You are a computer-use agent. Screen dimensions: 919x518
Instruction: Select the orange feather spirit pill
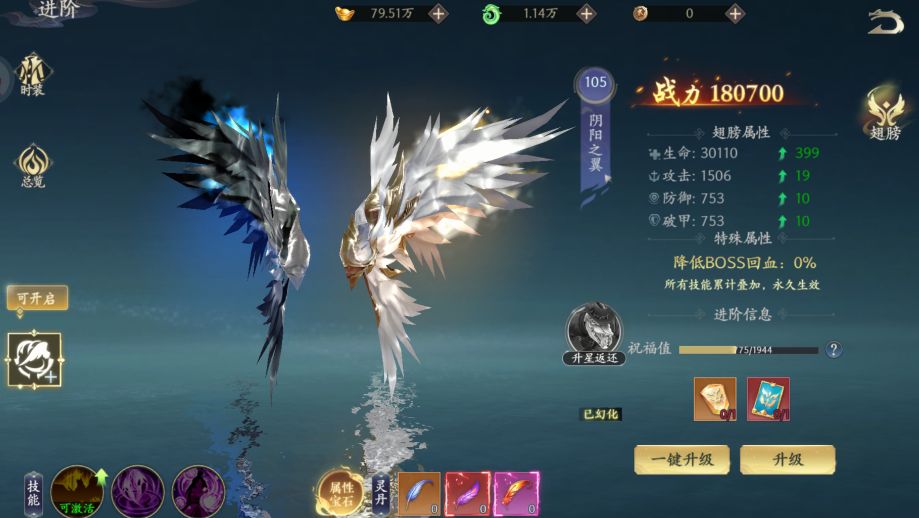tap(517, 494)
